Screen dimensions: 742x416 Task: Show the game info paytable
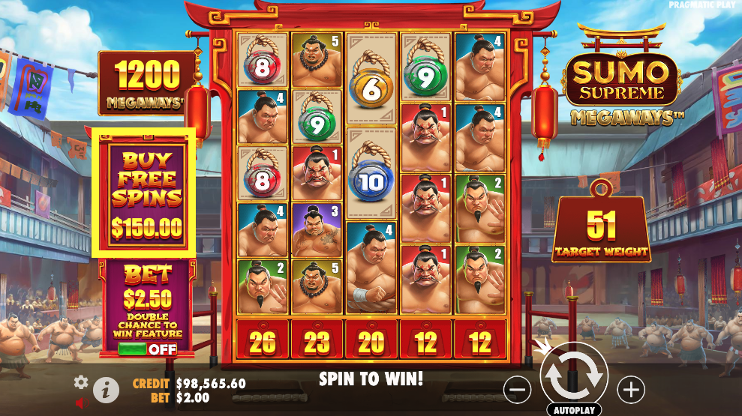[x=108, y=388]
